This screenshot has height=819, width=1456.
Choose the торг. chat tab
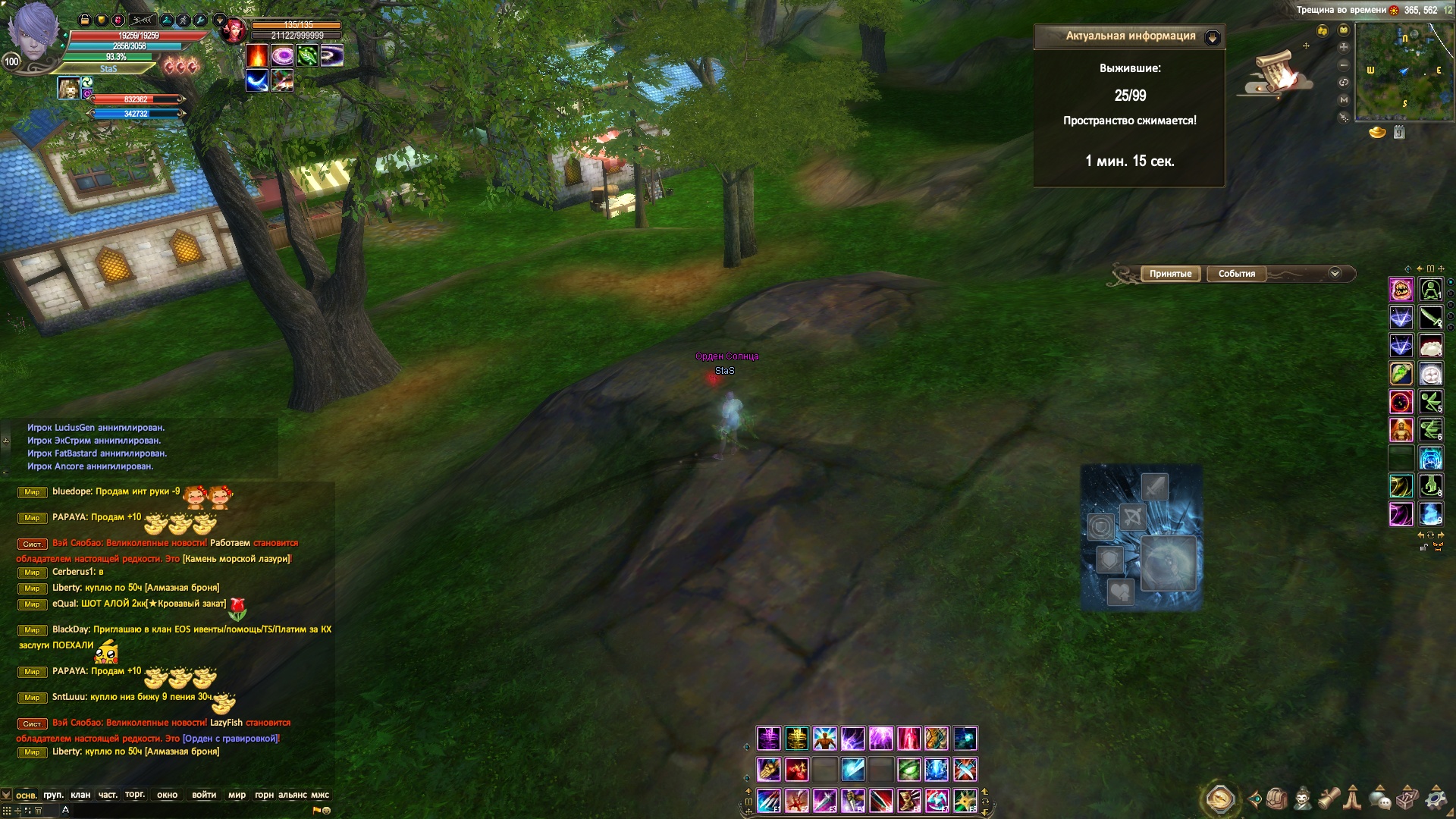135,794
